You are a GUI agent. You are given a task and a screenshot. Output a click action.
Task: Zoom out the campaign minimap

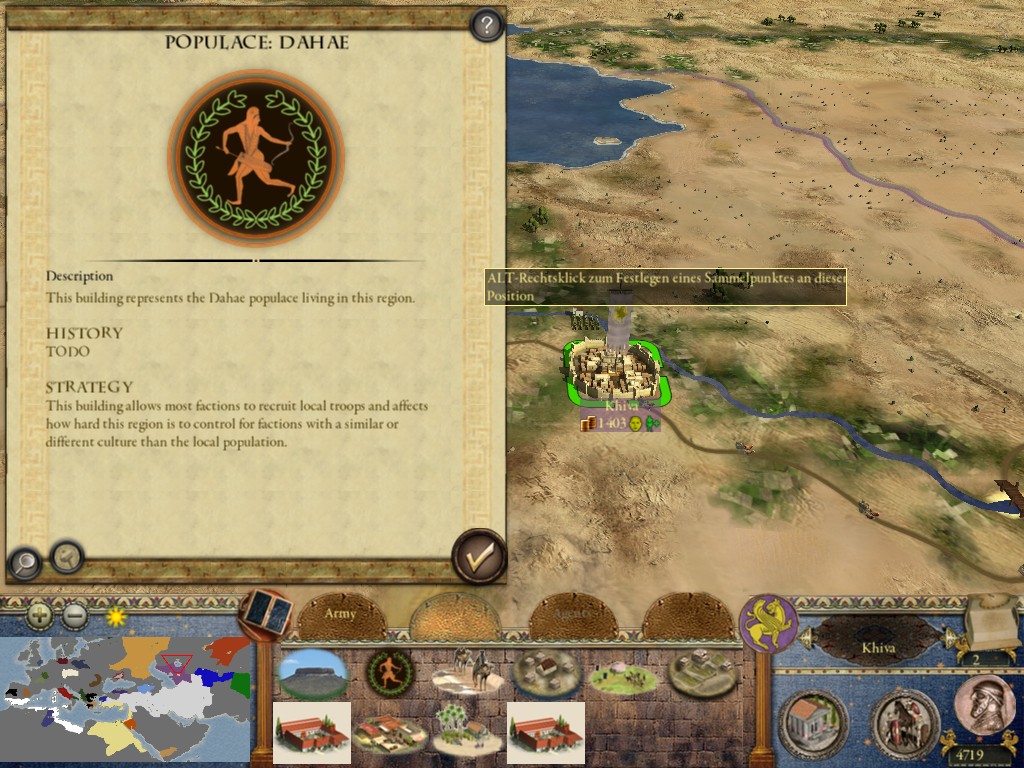coord(75,616)
